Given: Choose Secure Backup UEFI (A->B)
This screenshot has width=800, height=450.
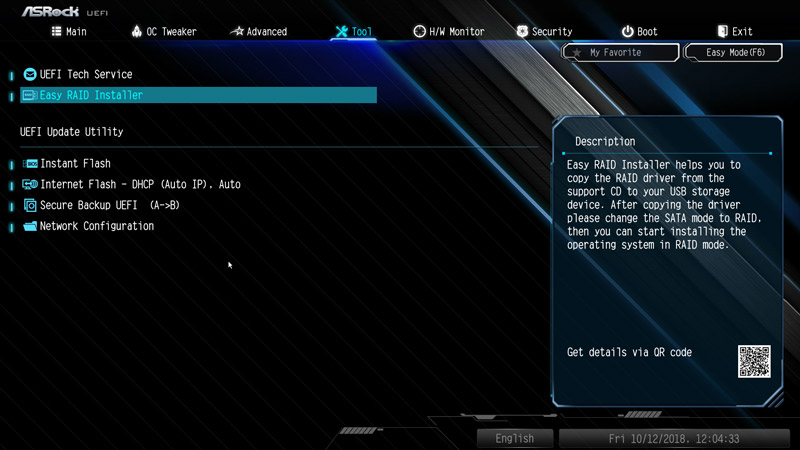Looking at the screenshot, I should (109, 205).
